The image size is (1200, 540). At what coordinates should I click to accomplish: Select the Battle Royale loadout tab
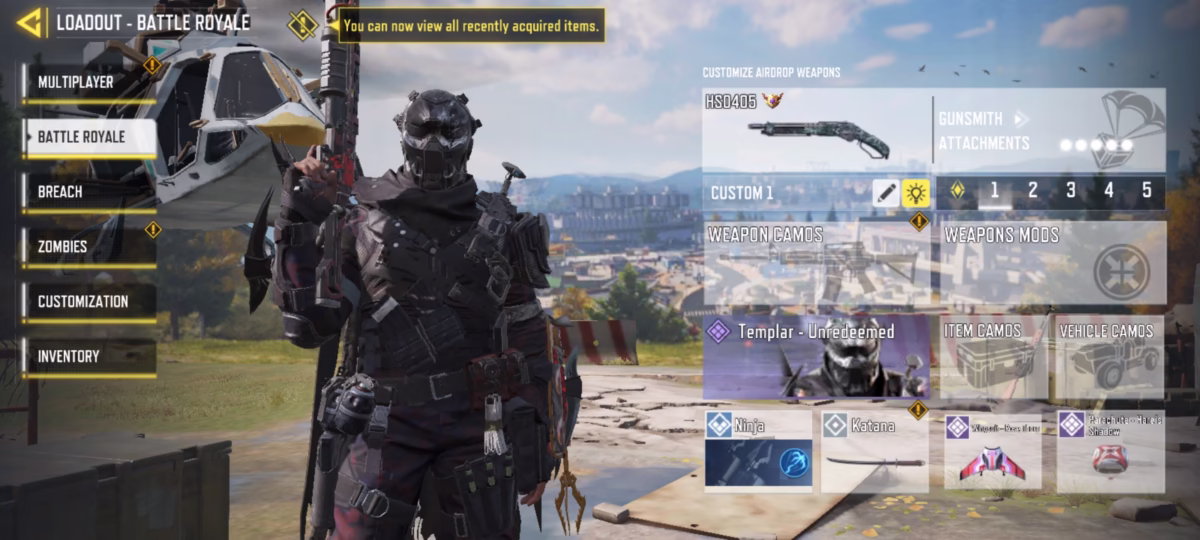(x=88, y=137)
